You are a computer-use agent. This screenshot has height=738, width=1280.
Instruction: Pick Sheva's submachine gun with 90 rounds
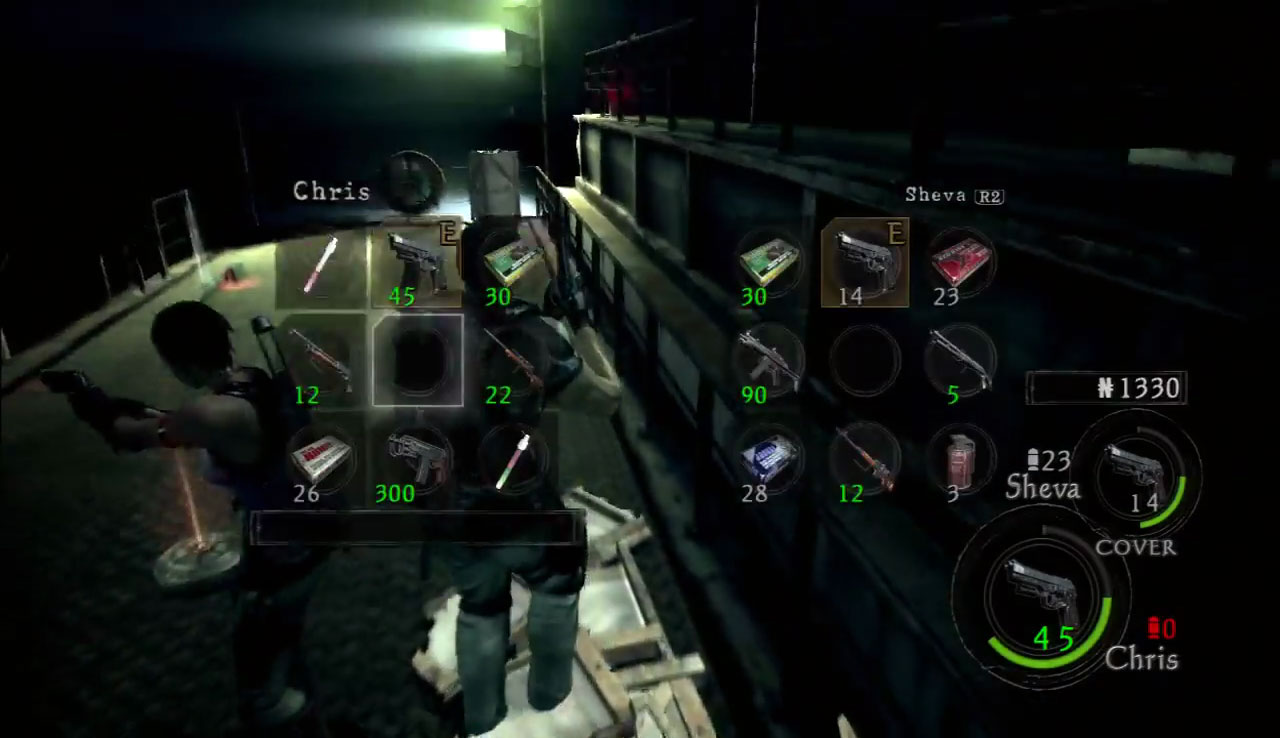pos(768,358)
